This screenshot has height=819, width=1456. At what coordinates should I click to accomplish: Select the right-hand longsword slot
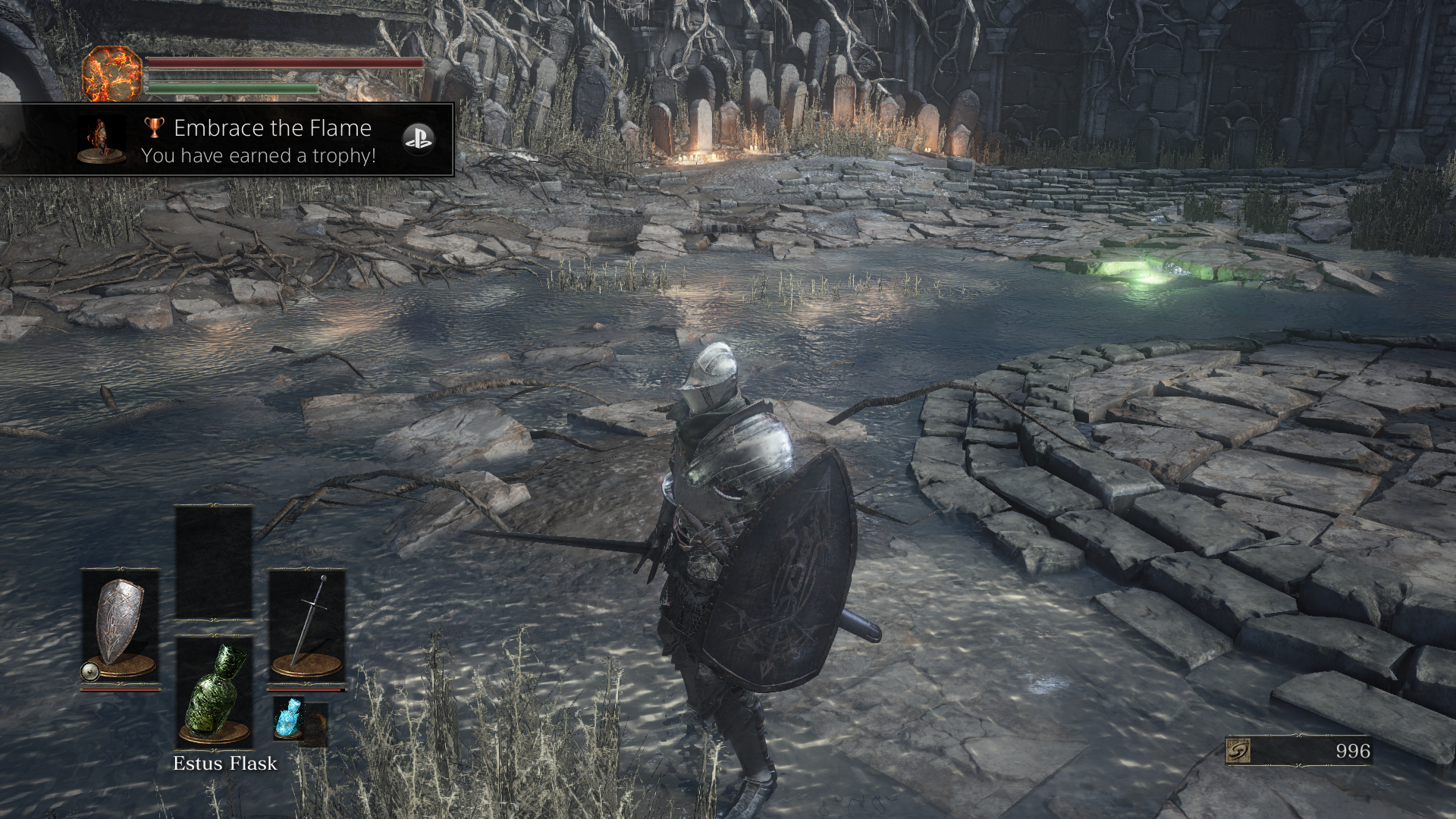(x=307, y=628)
